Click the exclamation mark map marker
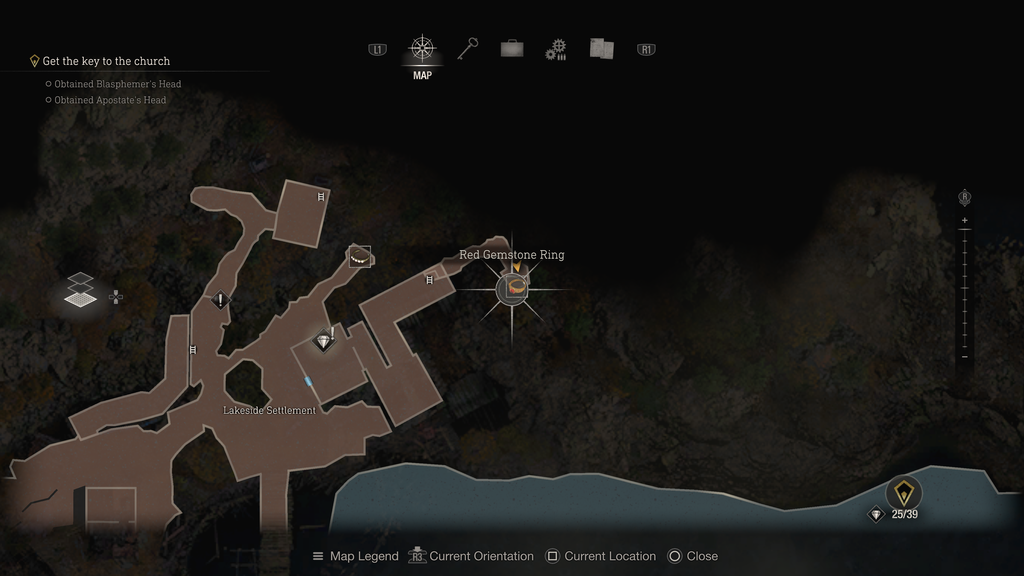 (220, 300)
